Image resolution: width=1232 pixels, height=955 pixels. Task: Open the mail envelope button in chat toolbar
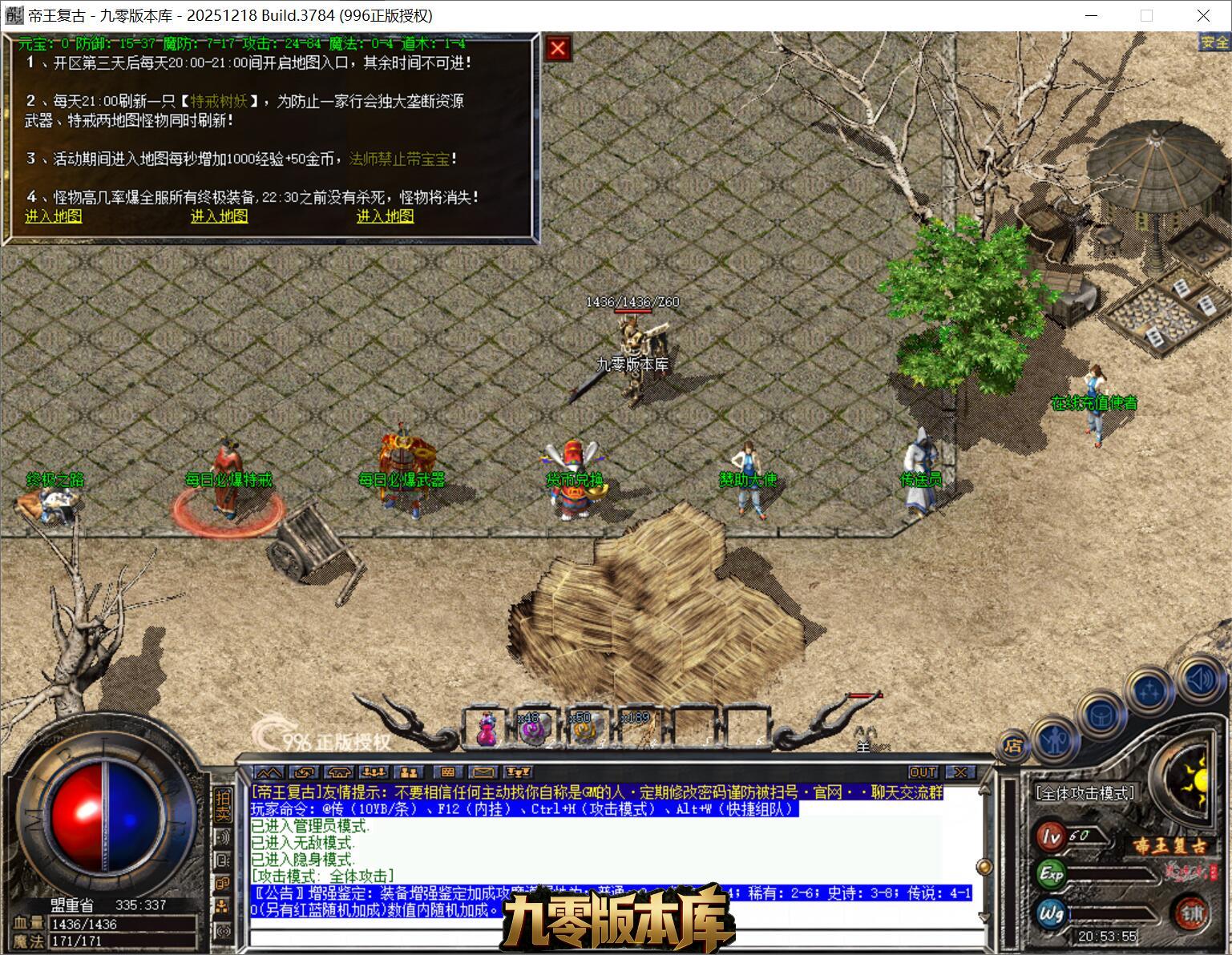[483, 772]
